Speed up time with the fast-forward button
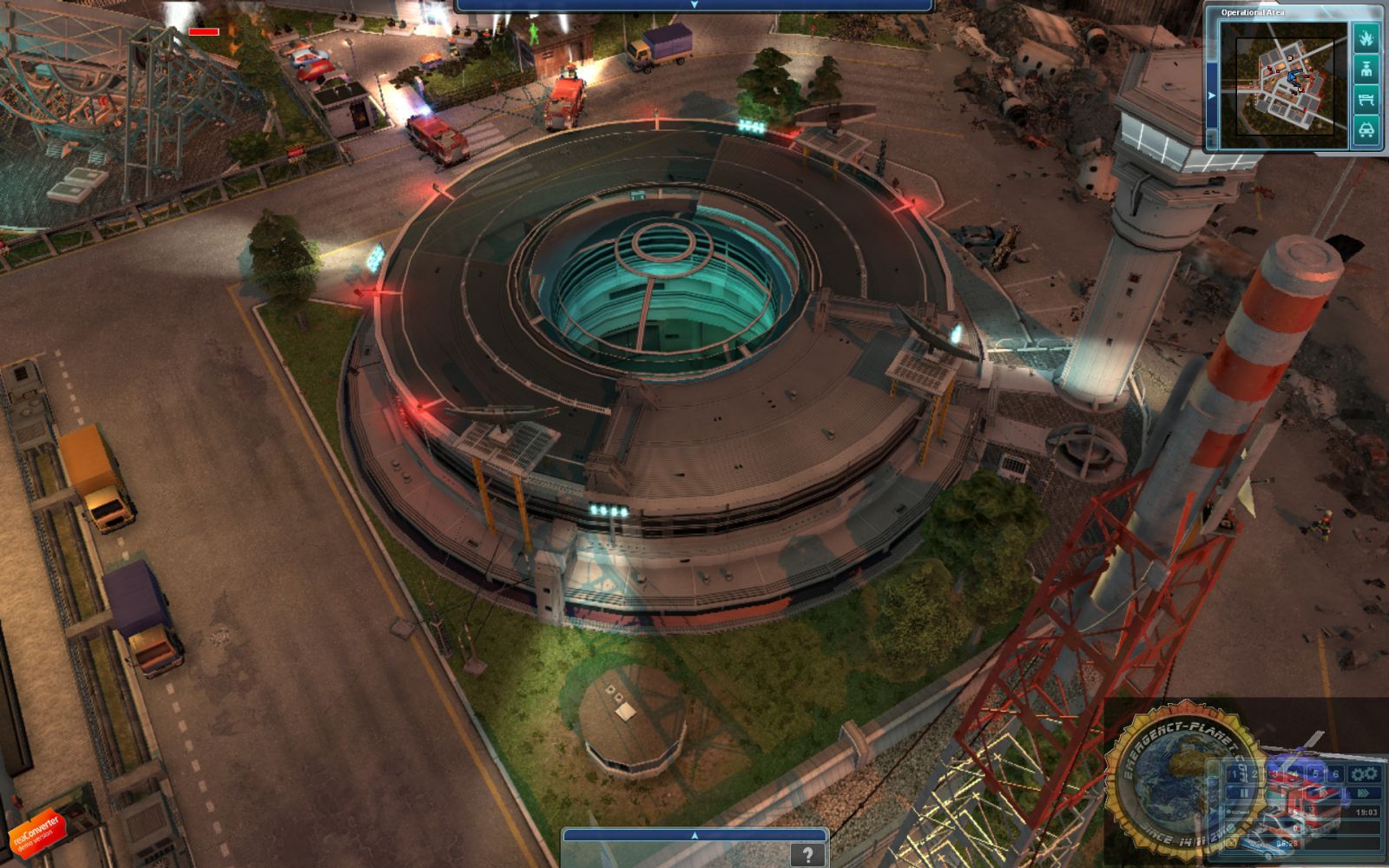Viewport: 1389px width, 868px height. [1364, 792]
